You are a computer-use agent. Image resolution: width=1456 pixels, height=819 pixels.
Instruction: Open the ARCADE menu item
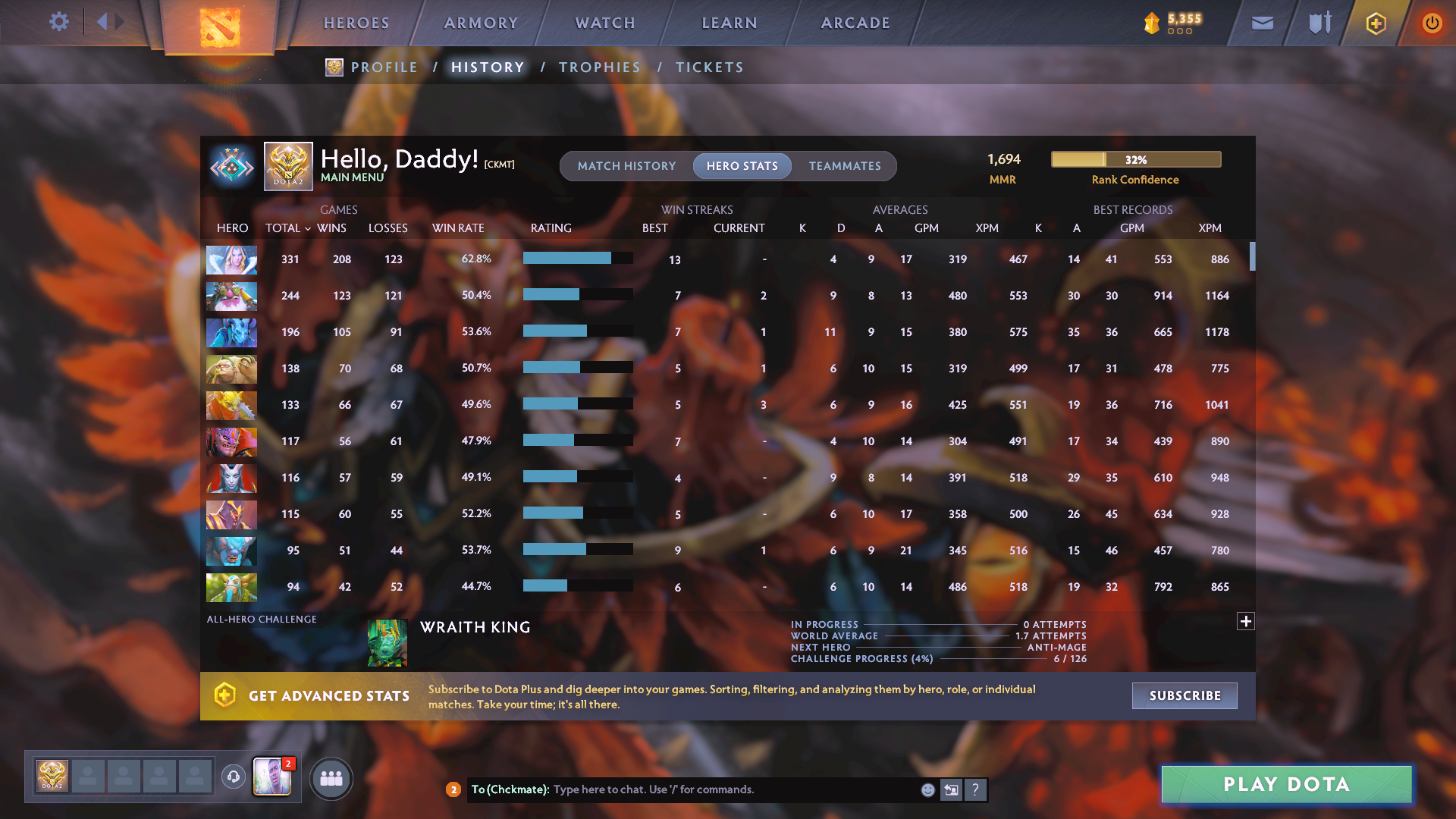tap(855, 23)
